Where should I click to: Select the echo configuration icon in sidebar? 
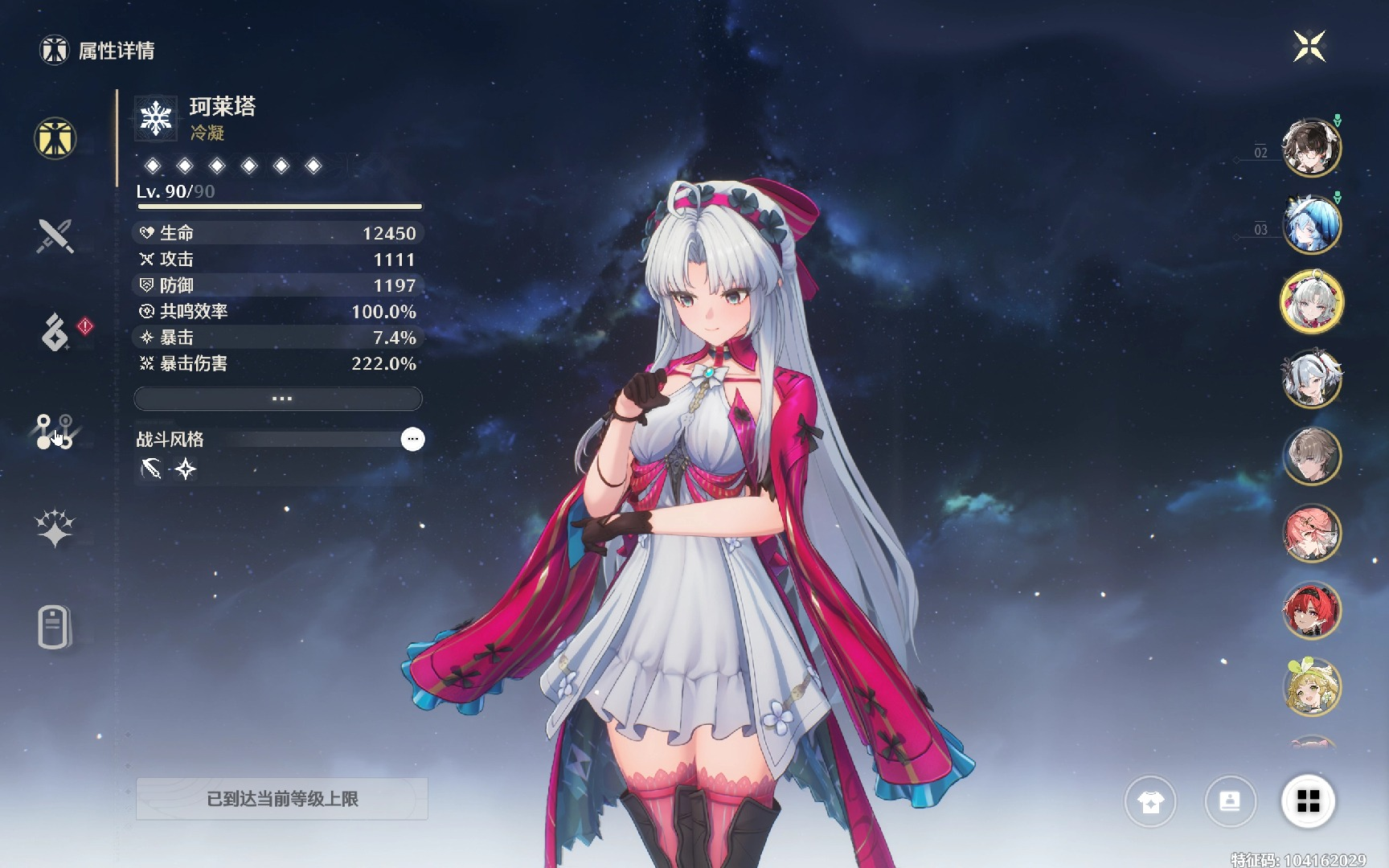point(55,430)
